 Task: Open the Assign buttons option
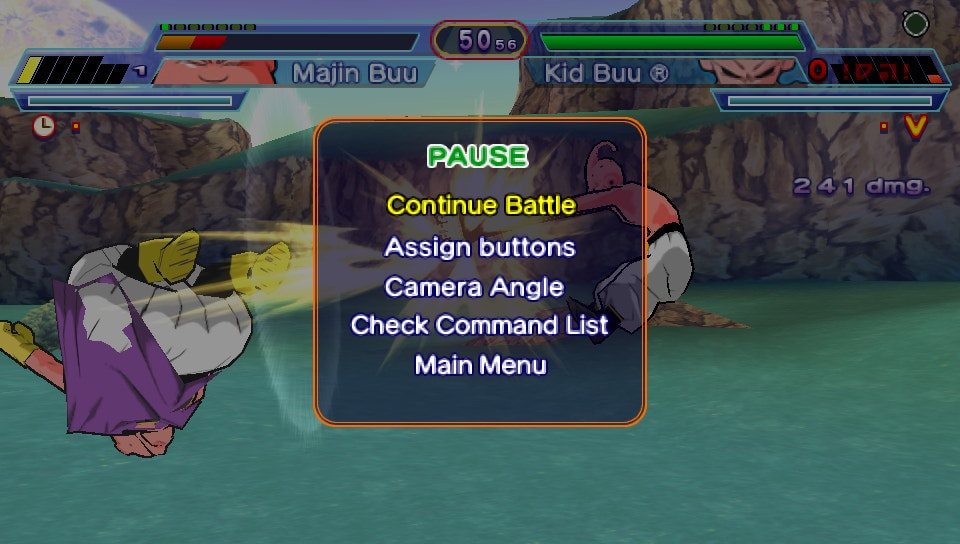(480, 247)
